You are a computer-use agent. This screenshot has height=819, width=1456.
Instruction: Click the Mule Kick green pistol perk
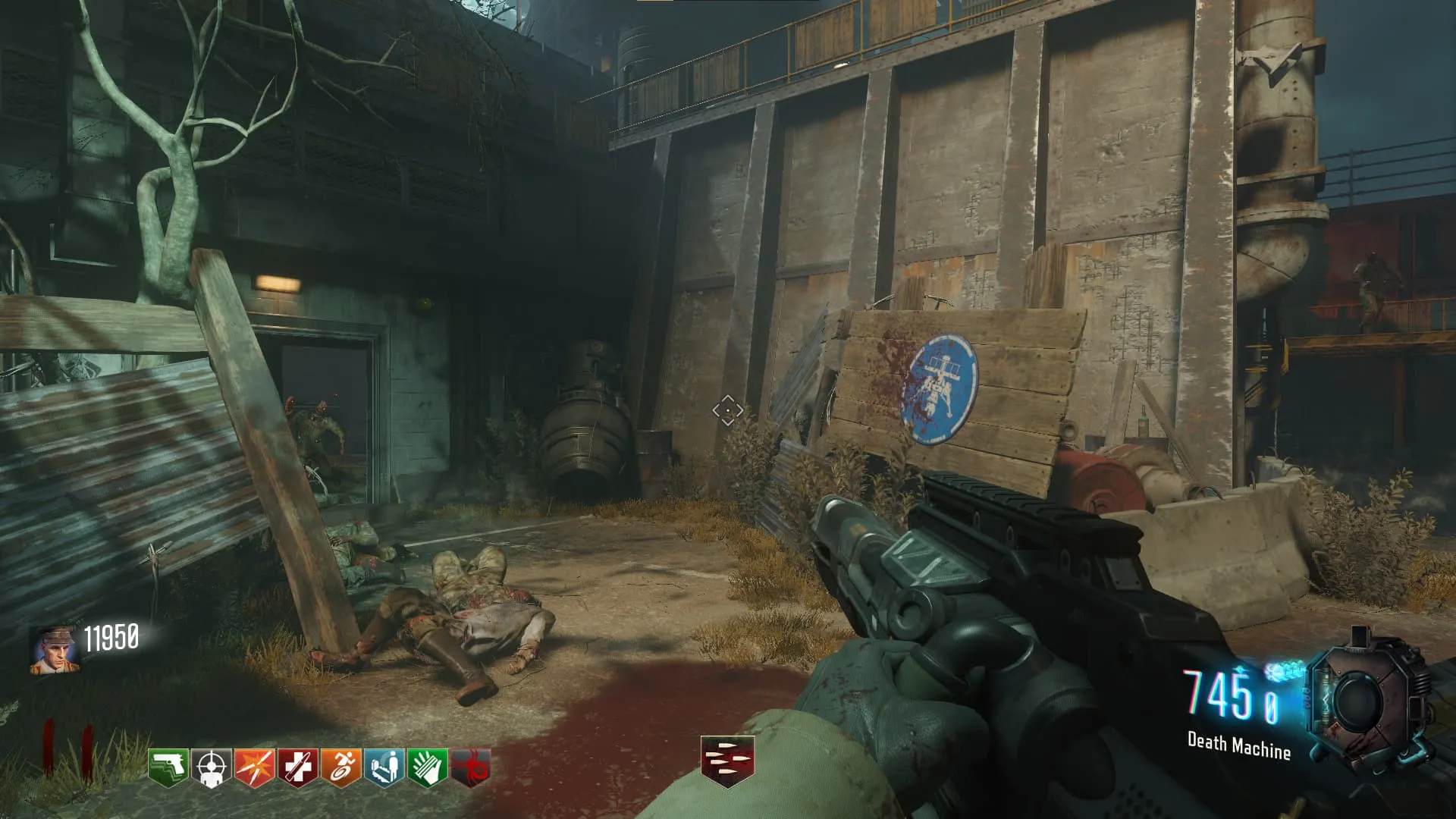(168, 767)
